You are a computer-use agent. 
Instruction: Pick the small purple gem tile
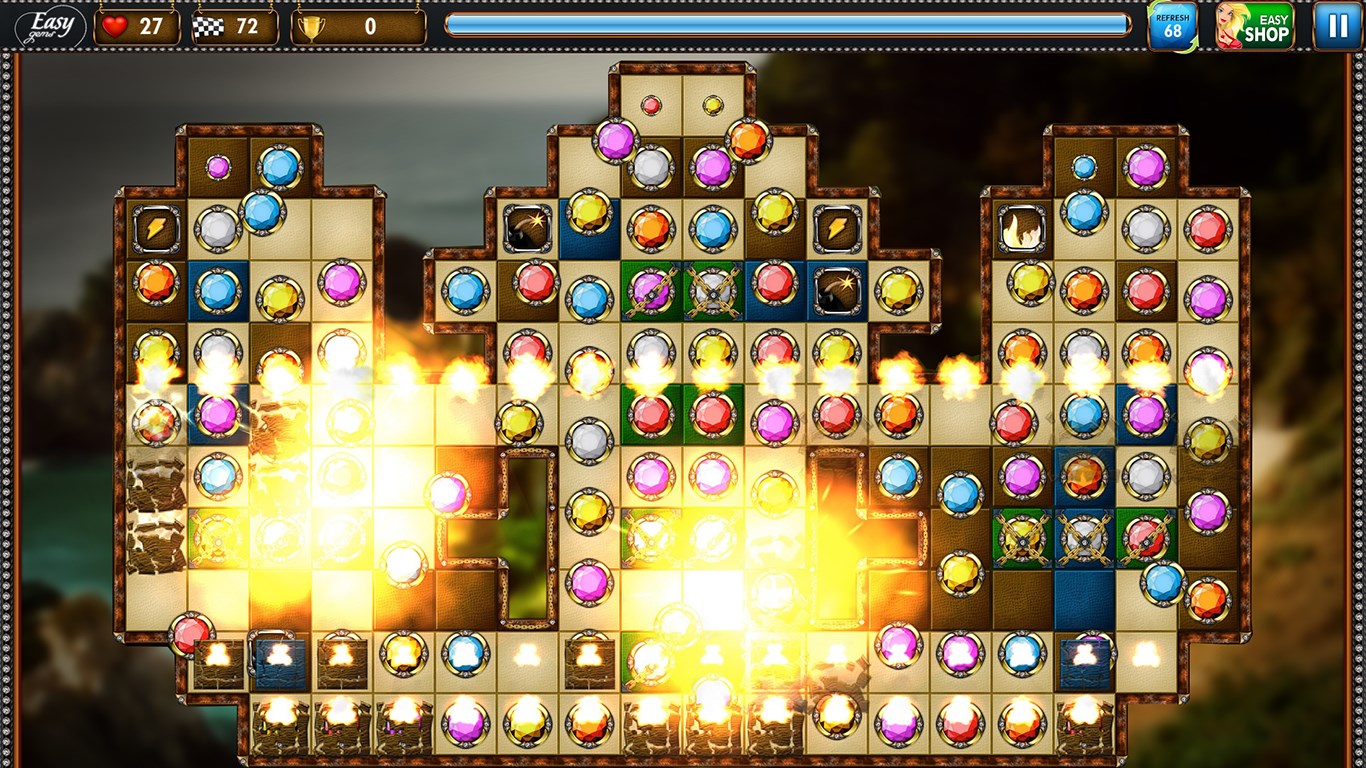[x=218, y=167]
